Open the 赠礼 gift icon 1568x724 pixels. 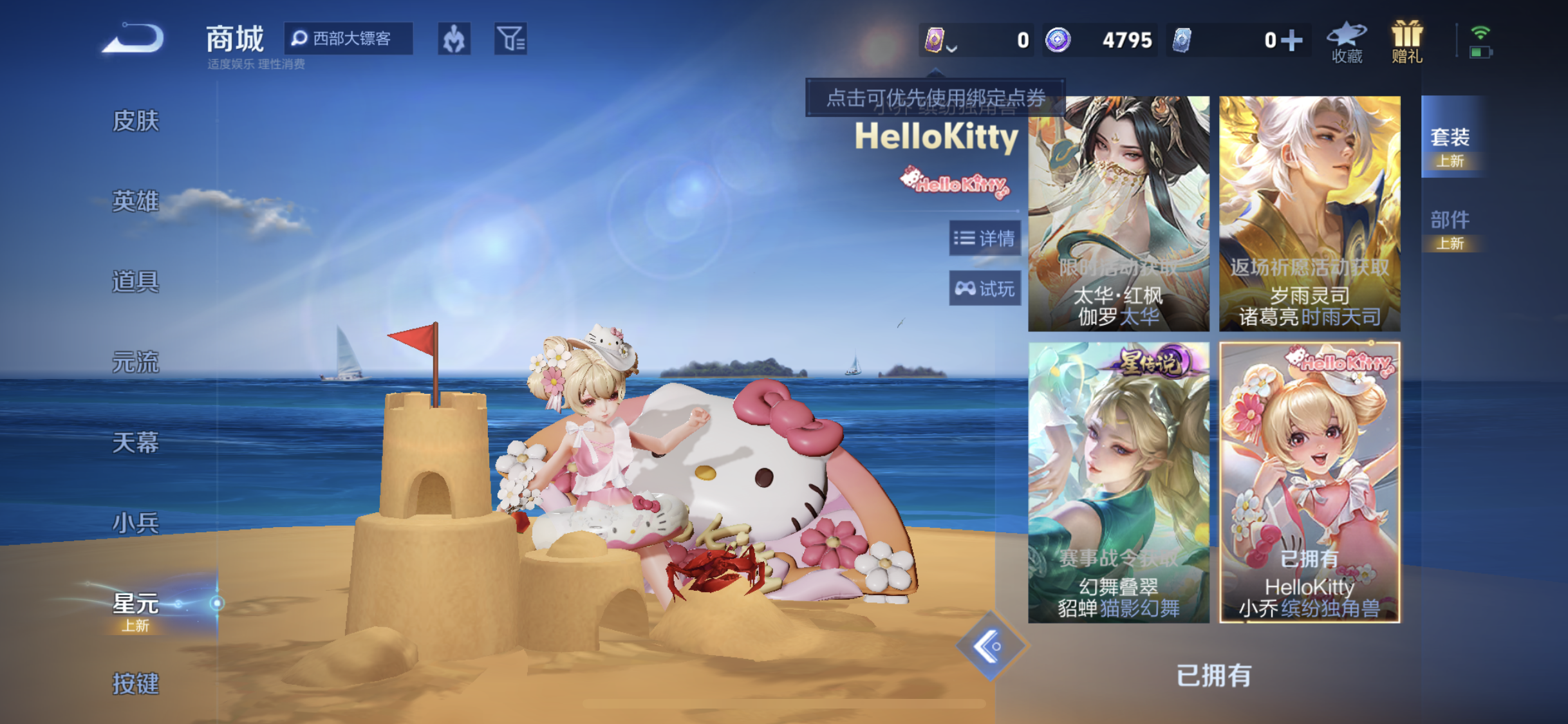(x=1407, y=42)
